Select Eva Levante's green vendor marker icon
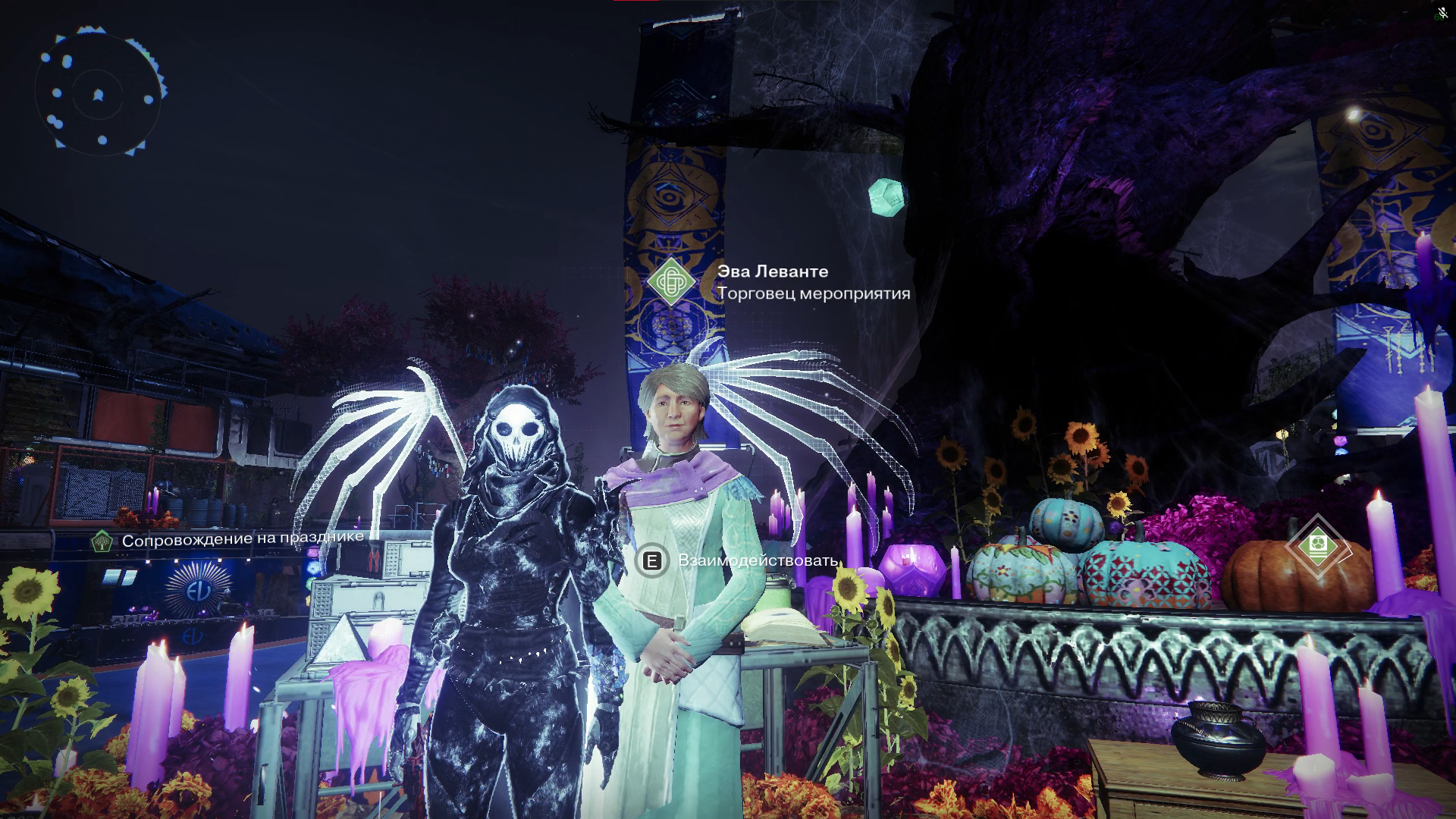 (x=671, y=282)
